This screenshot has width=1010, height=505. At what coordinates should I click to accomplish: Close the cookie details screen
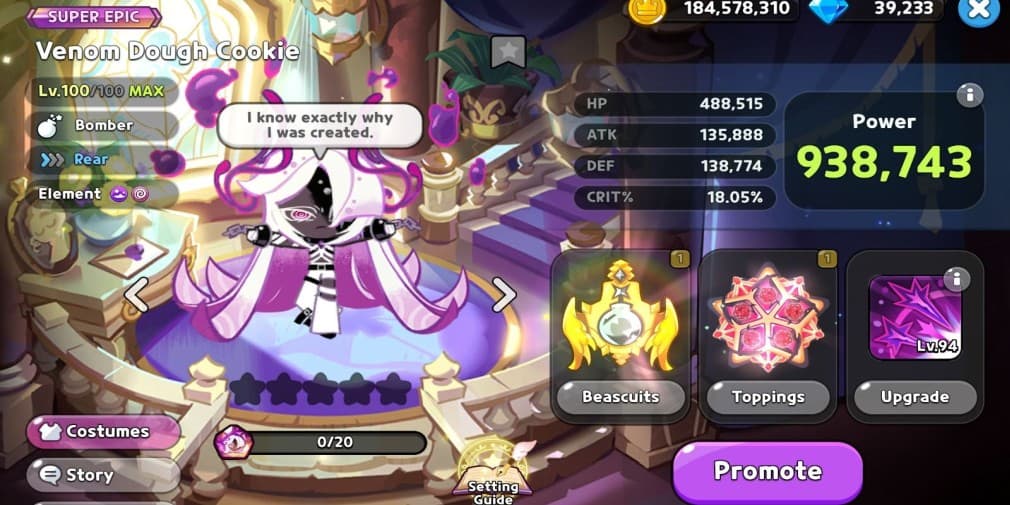(x=977, y=10)
